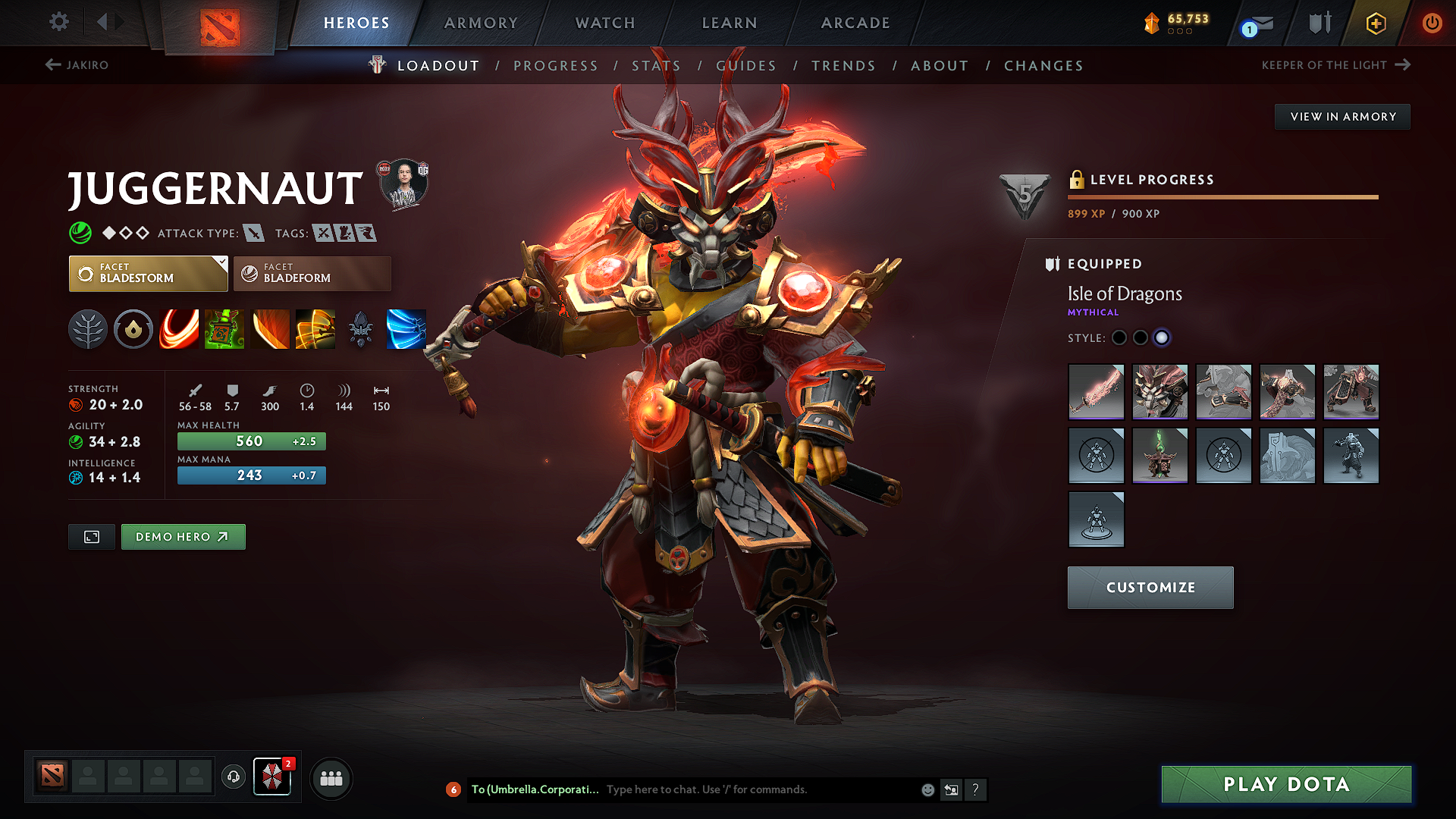
Task: Click the Level Progress XP bar
Action: [x=1222, y=196]
